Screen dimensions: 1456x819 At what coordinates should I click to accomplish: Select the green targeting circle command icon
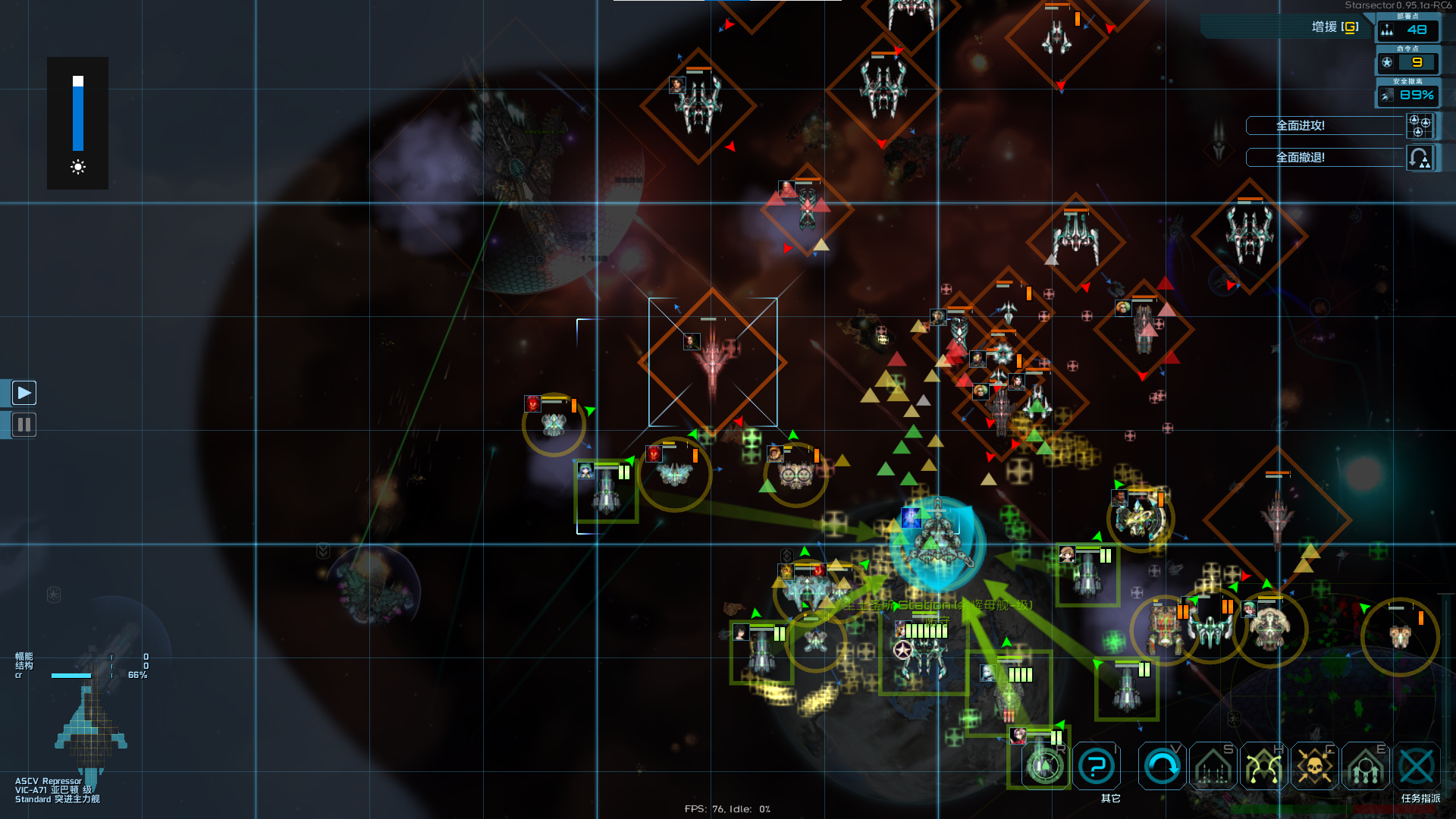click(1044, 767)
